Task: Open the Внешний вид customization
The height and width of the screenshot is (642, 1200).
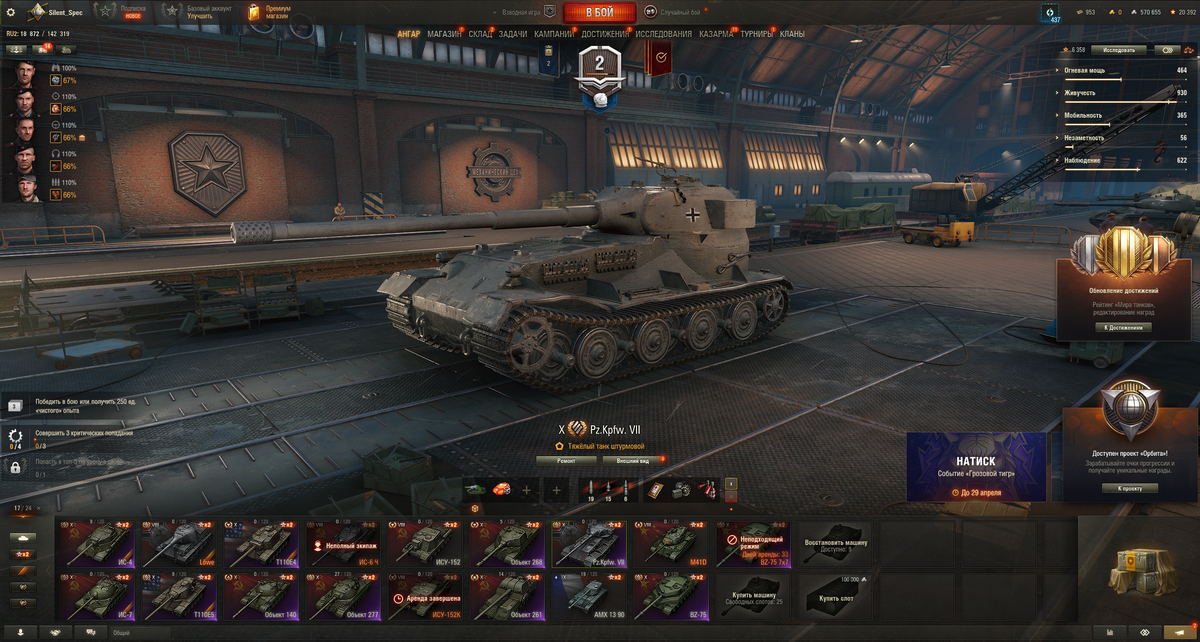Action: pos(630,461)
